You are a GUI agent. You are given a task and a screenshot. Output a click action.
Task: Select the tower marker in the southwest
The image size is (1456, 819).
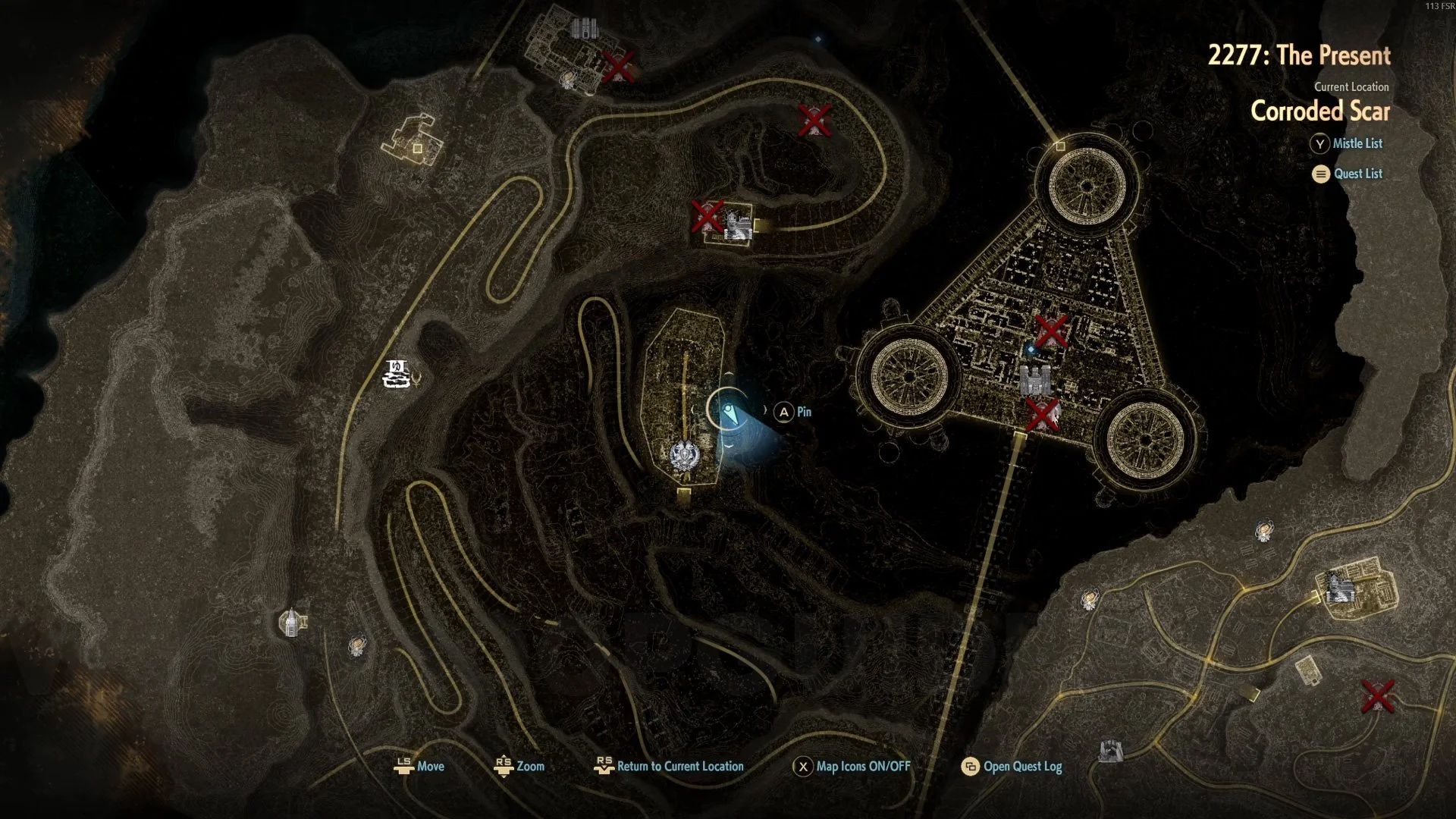click(290, 623)
